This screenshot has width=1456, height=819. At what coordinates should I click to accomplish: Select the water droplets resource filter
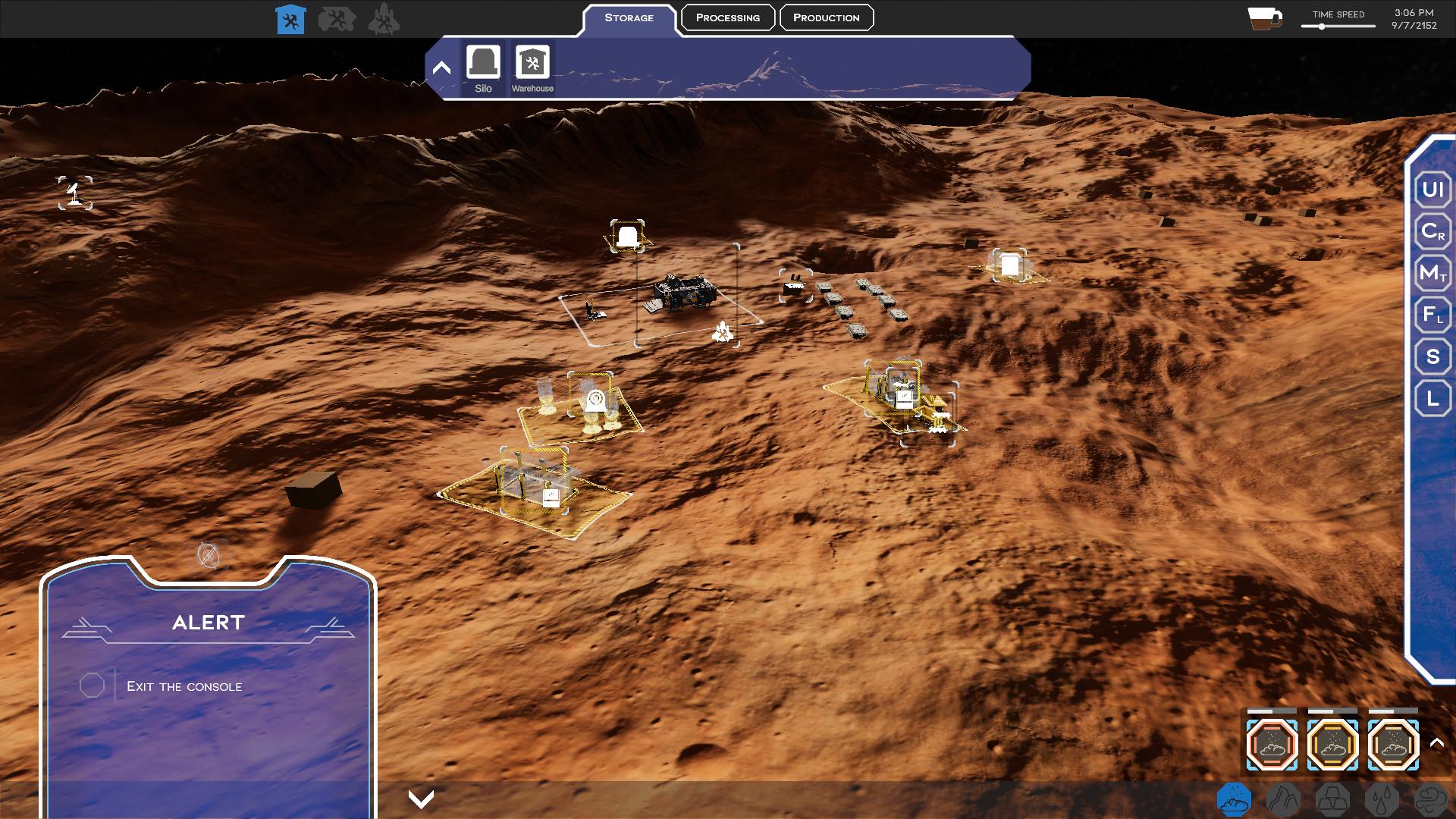click(x=1381, y=799)
